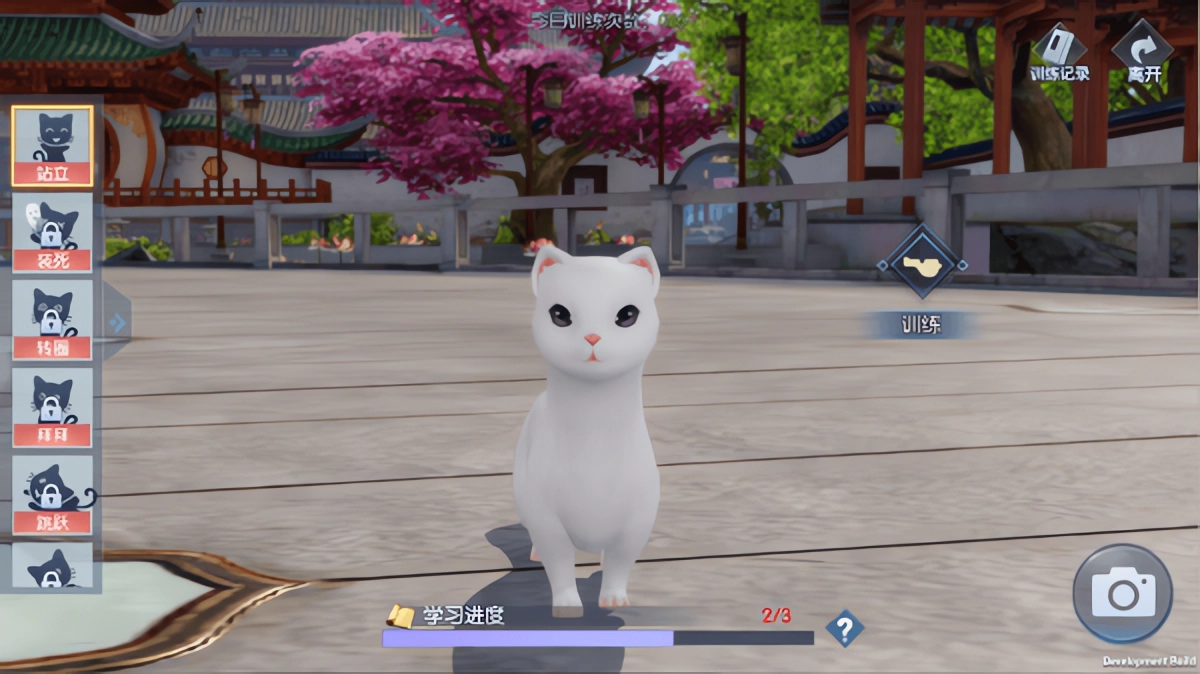The height and width of the screenshot is (674, 1200).
Task: Collapse the trick list with the arrow tab
Action: (117, 322)
